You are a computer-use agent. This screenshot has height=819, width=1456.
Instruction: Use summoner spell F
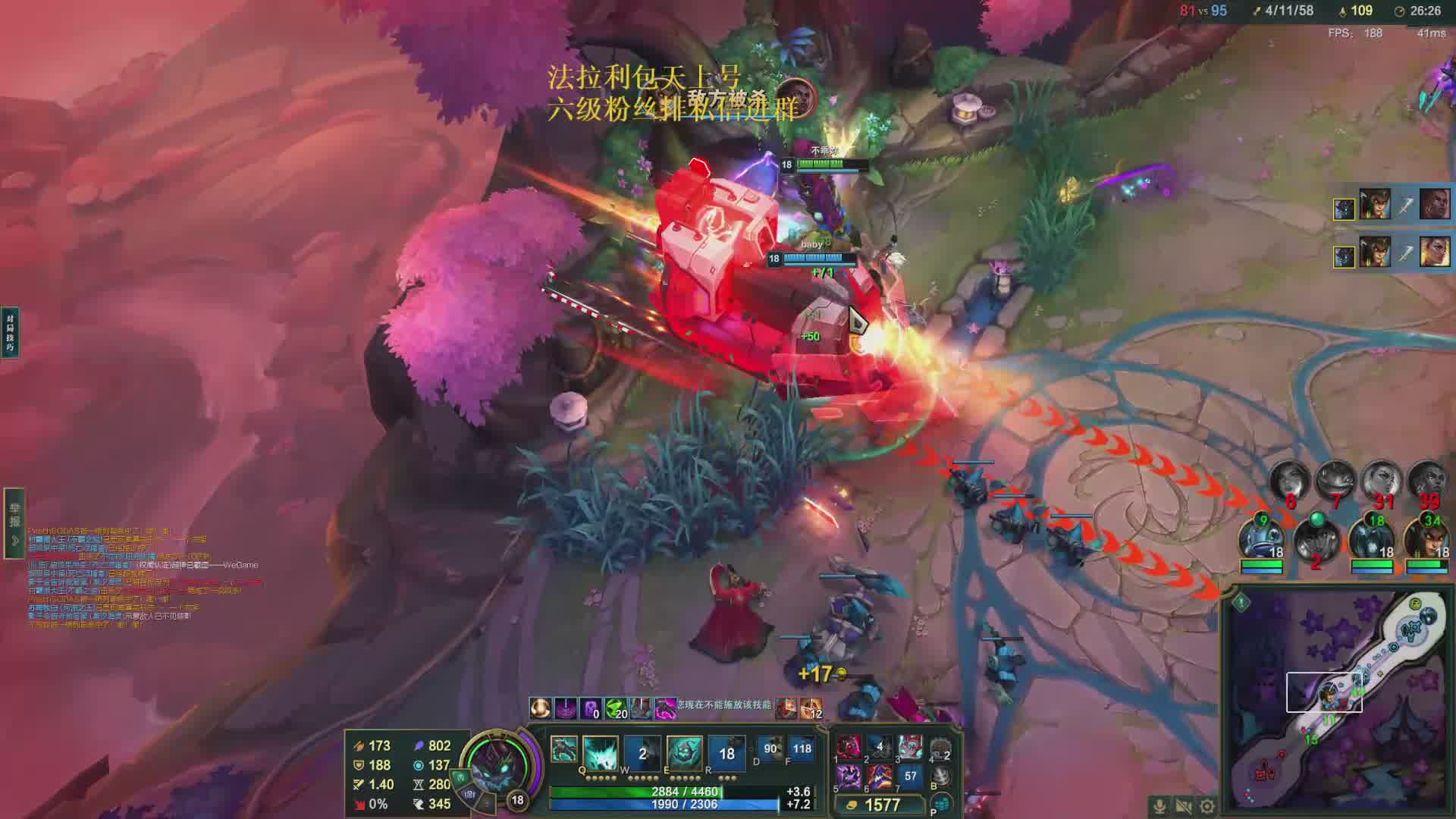coord(801,748)
